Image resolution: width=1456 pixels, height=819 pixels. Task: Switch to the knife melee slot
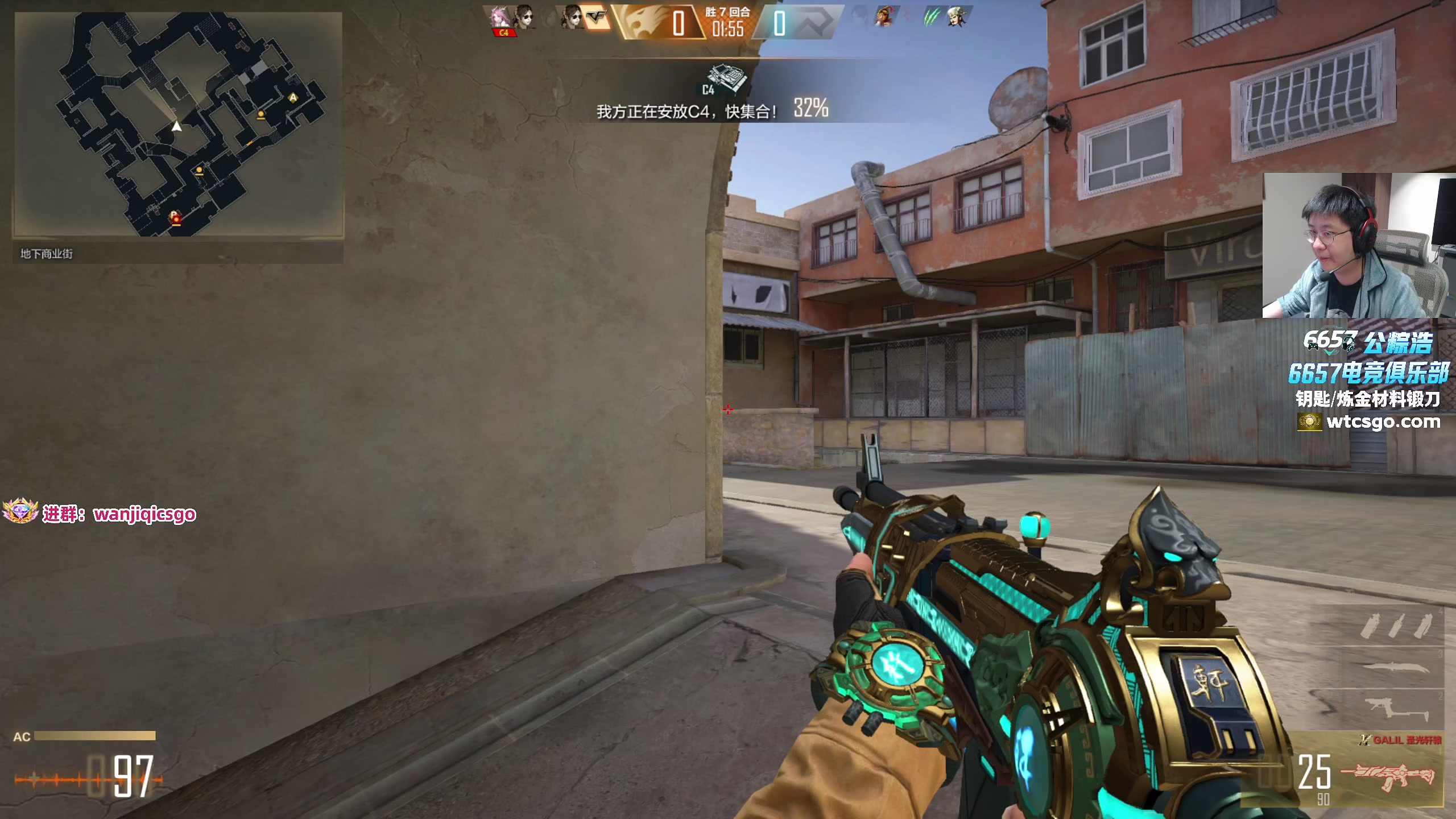(1397, 668)
